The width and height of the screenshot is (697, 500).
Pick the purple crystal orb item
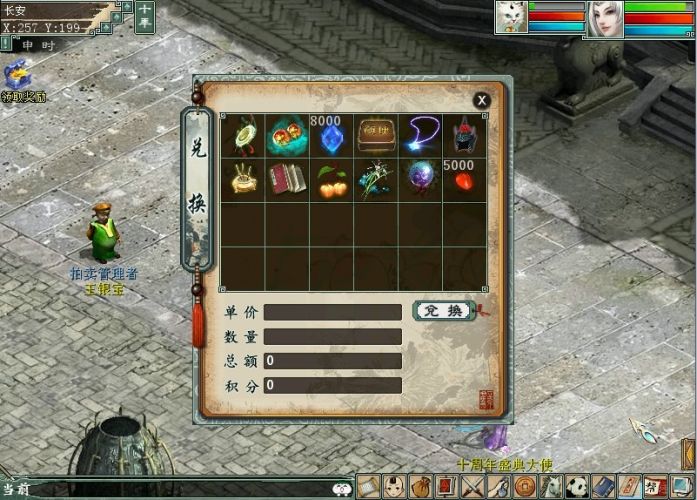click(420, 180)
